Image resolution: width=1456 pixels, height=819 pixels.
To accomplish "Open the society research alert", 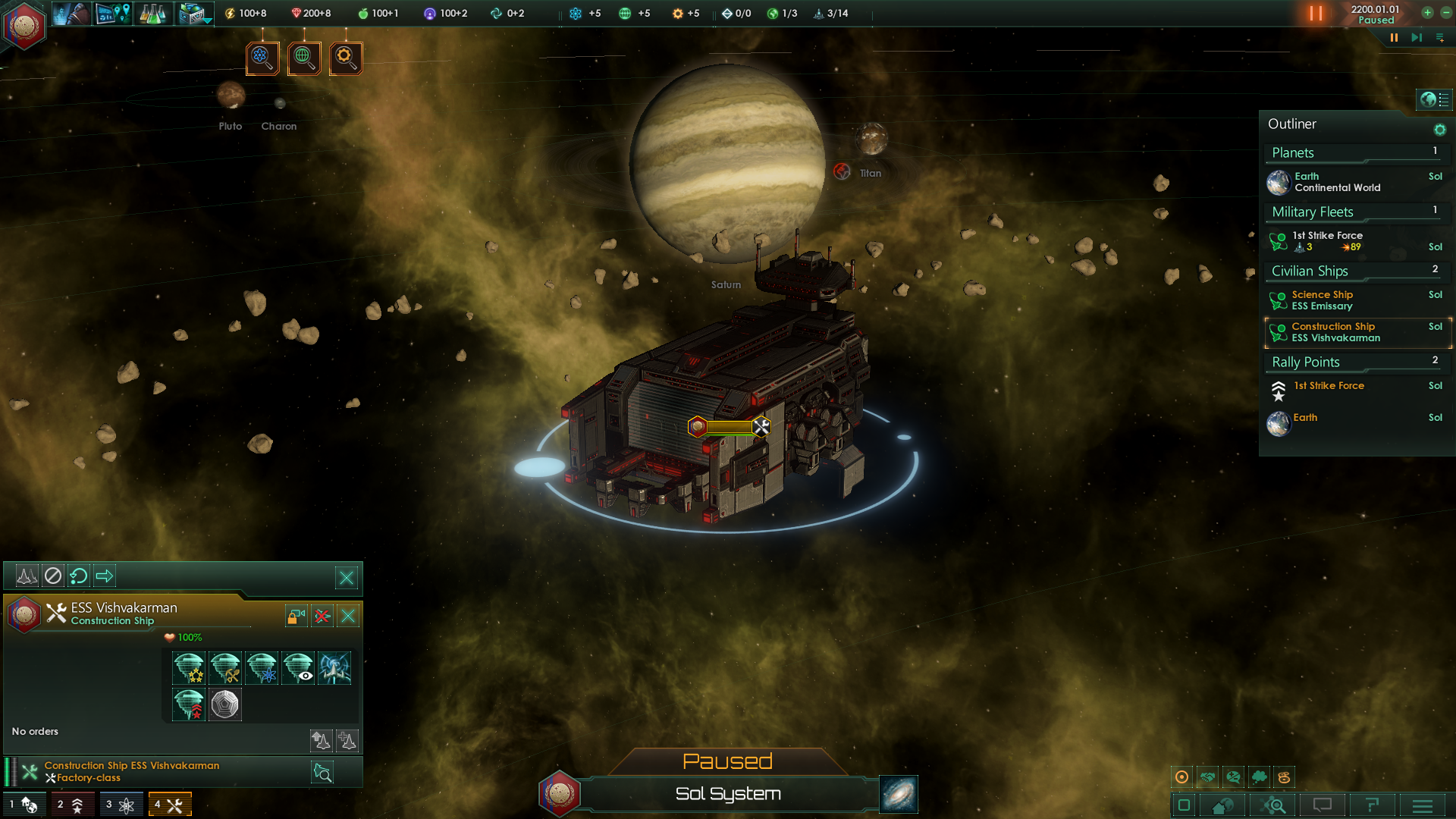I will 304,58.
